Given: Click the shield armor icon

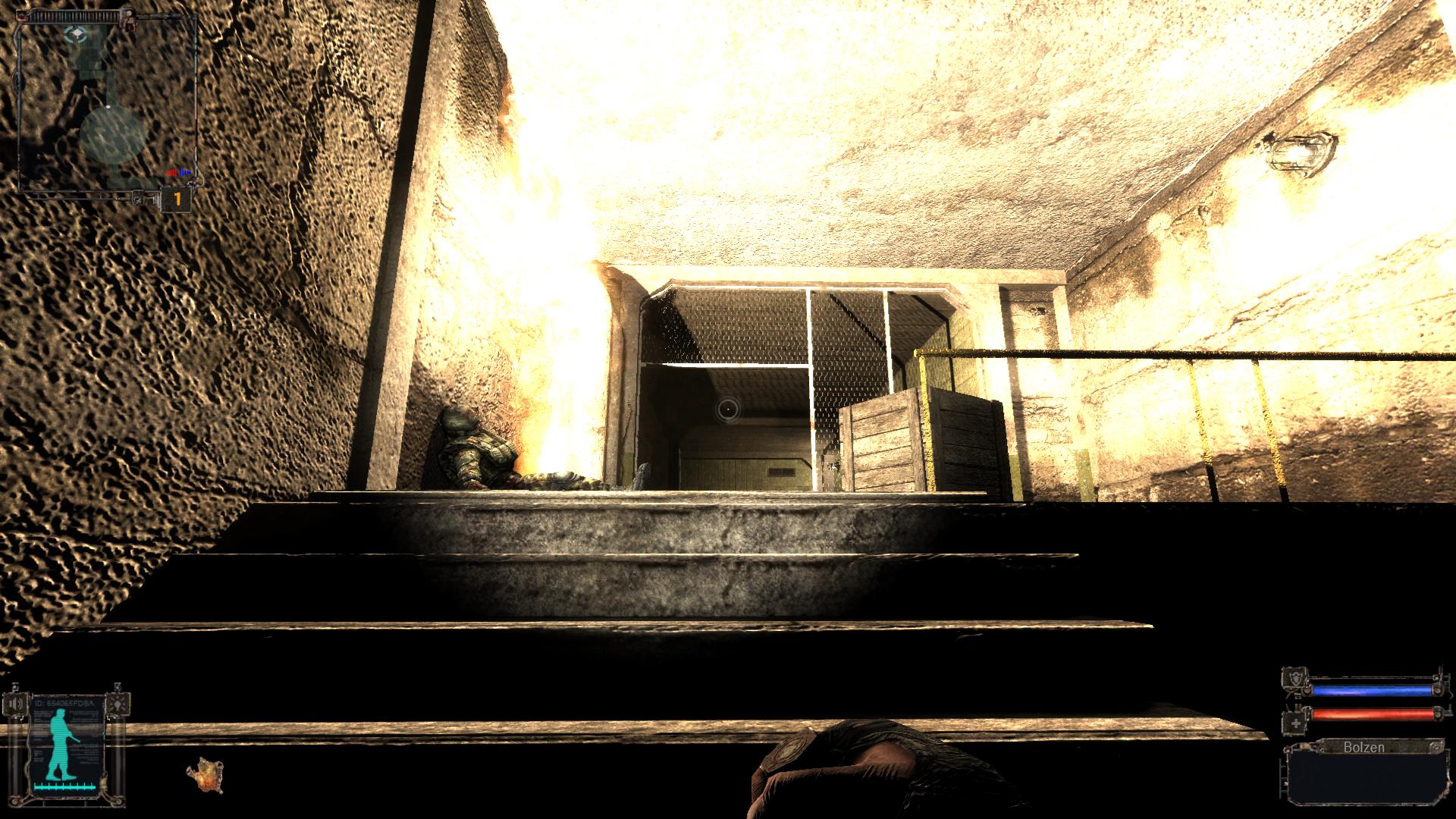Looking at the screenshot, I should (1296, 677).
